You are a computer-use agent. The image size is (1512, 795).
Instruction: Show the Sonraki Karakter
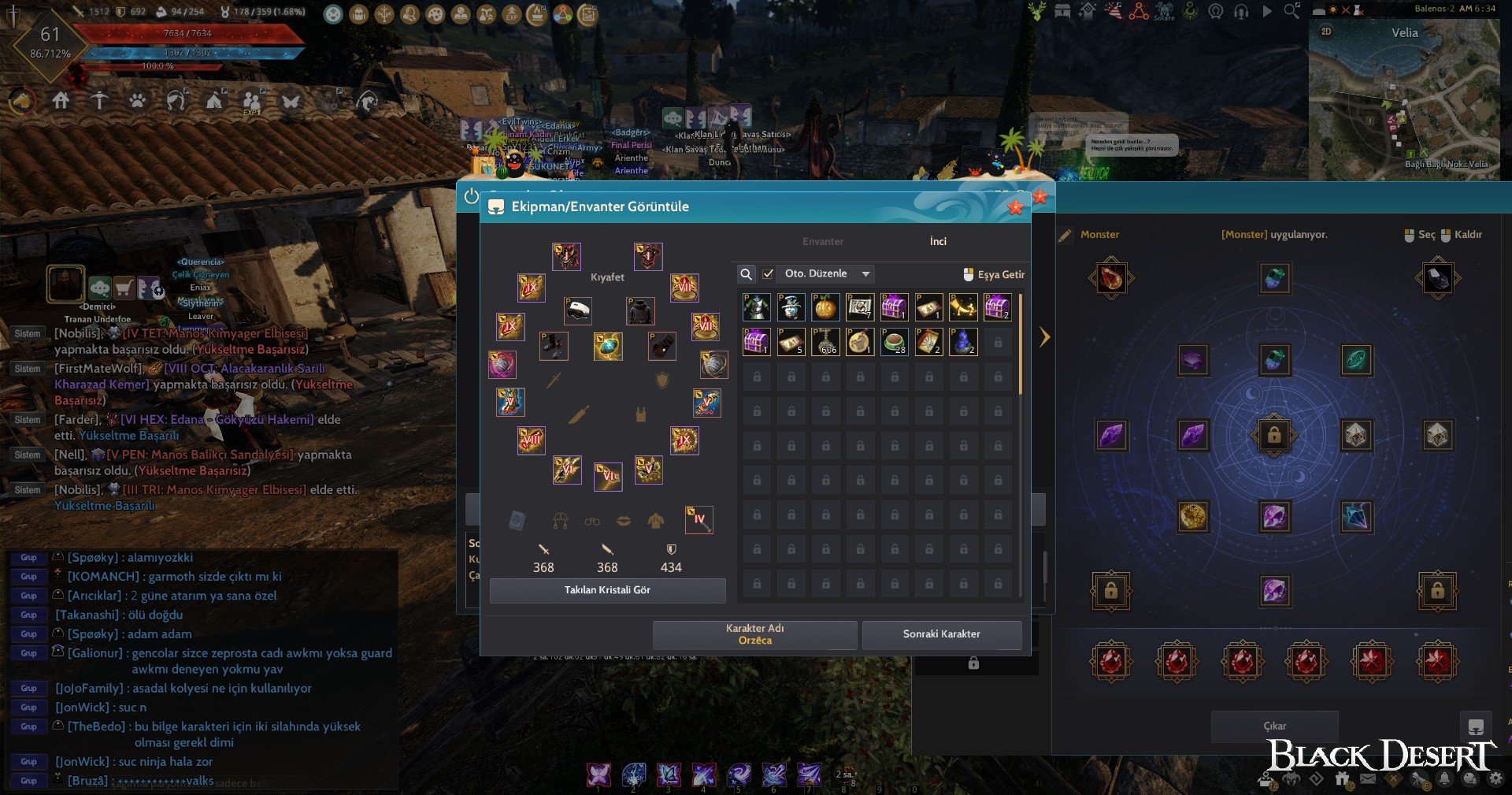pos(942,634)
